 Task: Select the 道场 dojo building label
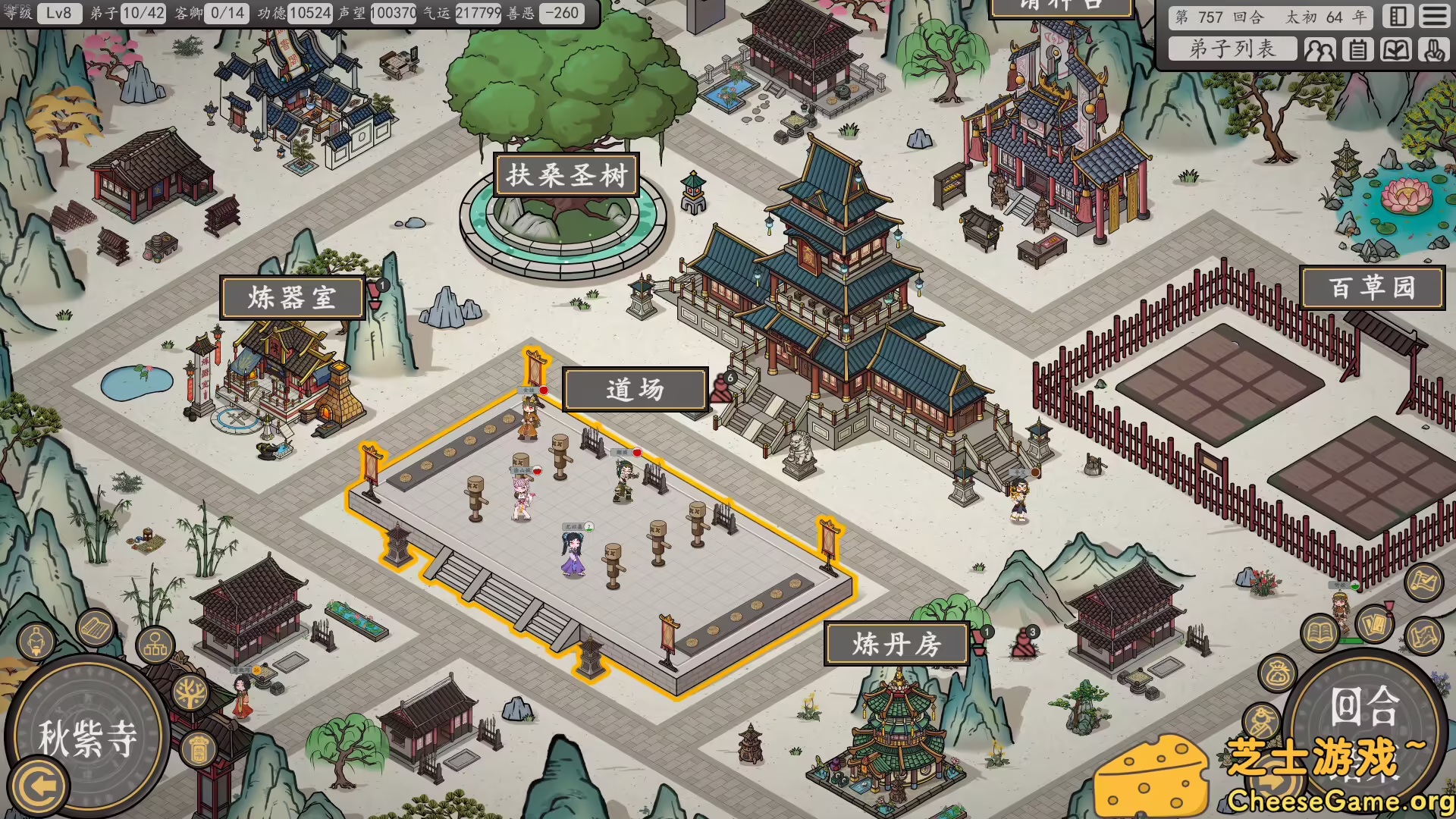click(x=635, y=388)
